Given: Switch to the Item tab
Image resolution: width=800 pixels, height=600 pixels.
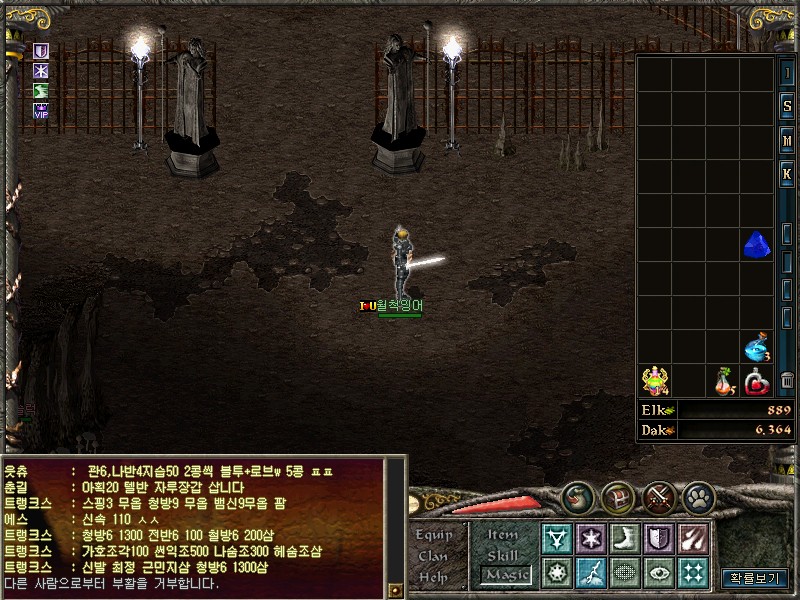Looking at the screenshot, I should click(503, 534).
